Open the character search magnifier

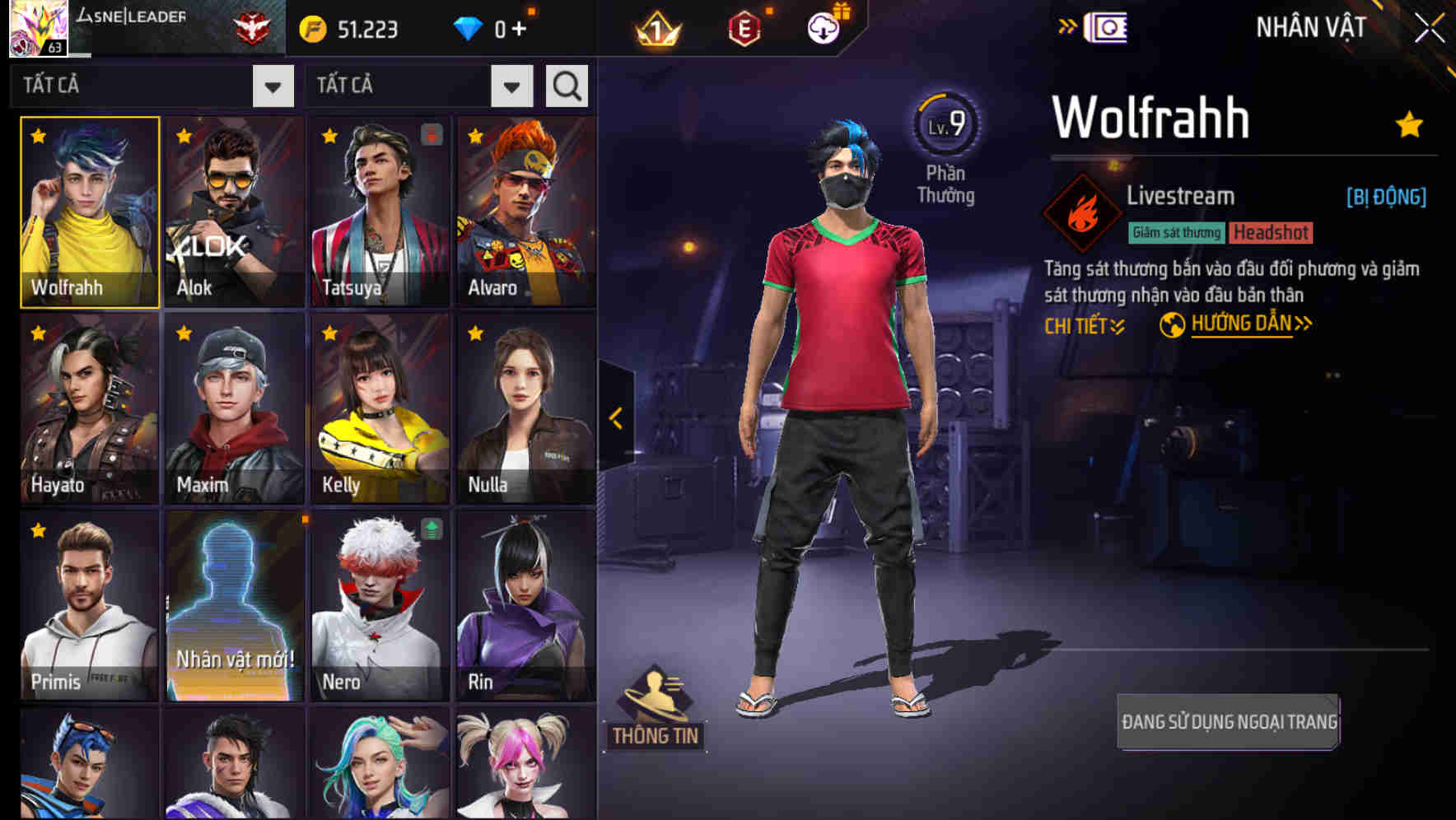pos(566,85)
